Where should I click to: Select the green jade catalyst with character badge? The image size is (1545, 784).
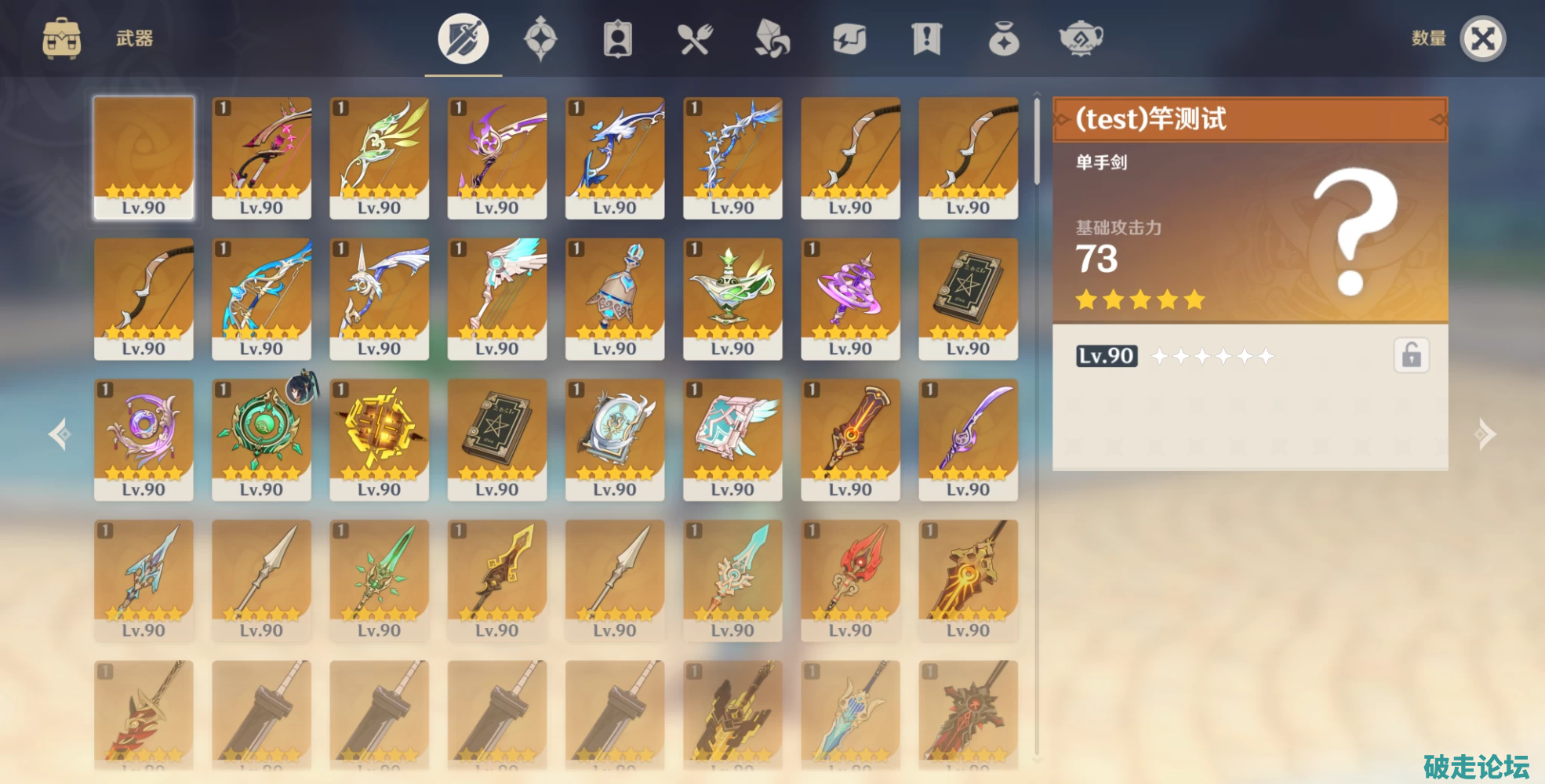point(261,439)
